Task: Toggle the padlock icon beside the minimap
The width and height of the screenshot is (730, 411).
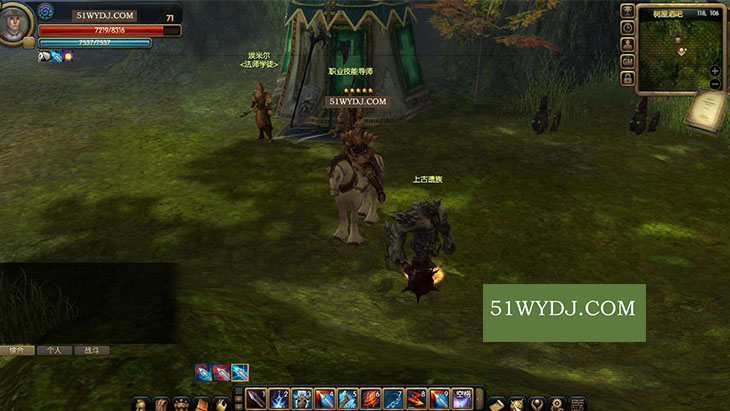Action: click(627, 77)
